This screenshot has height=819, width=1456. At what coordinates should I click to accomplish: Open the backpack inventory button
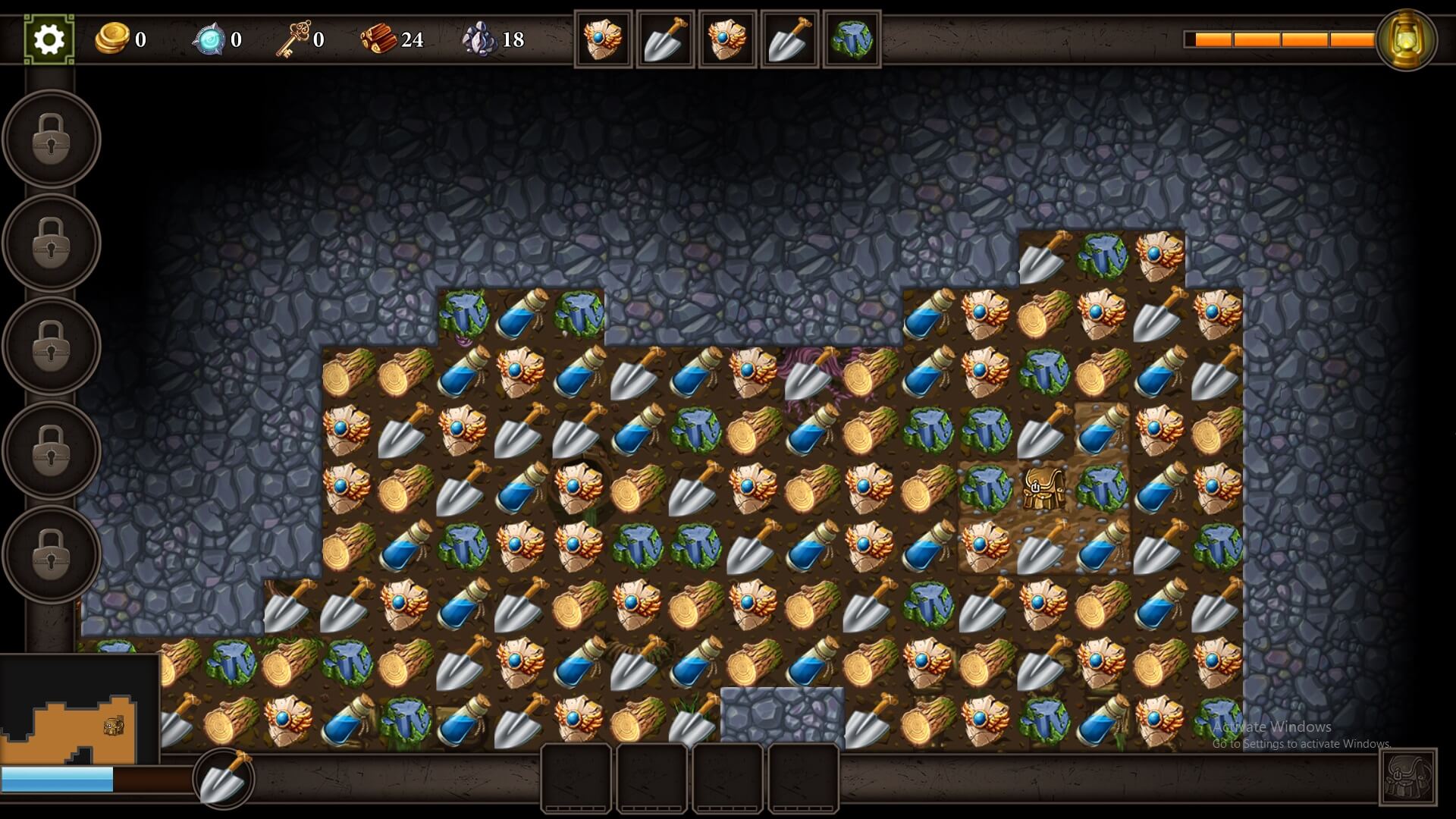[1407, 777]
